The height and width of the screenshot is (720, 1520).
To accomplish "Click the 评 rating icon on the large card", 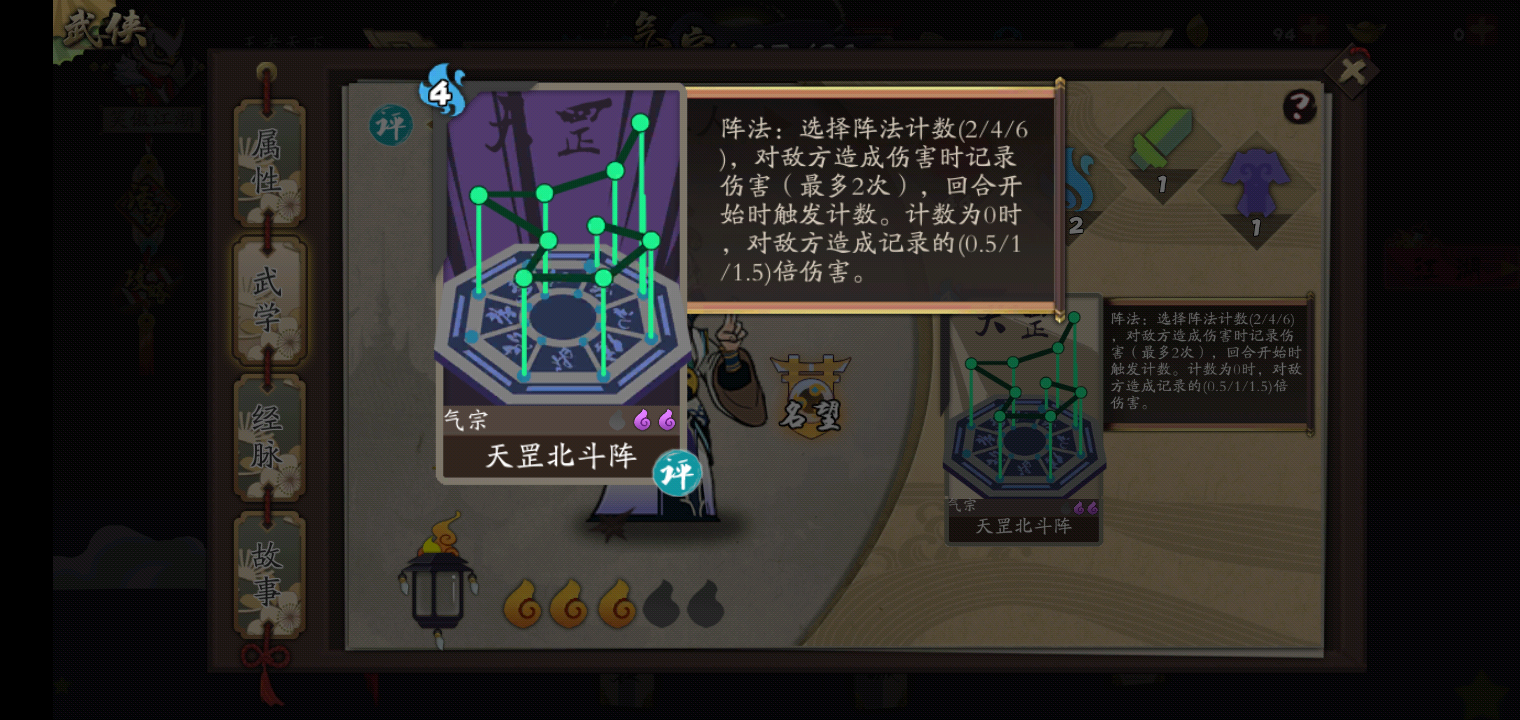I will click(677, 472).
